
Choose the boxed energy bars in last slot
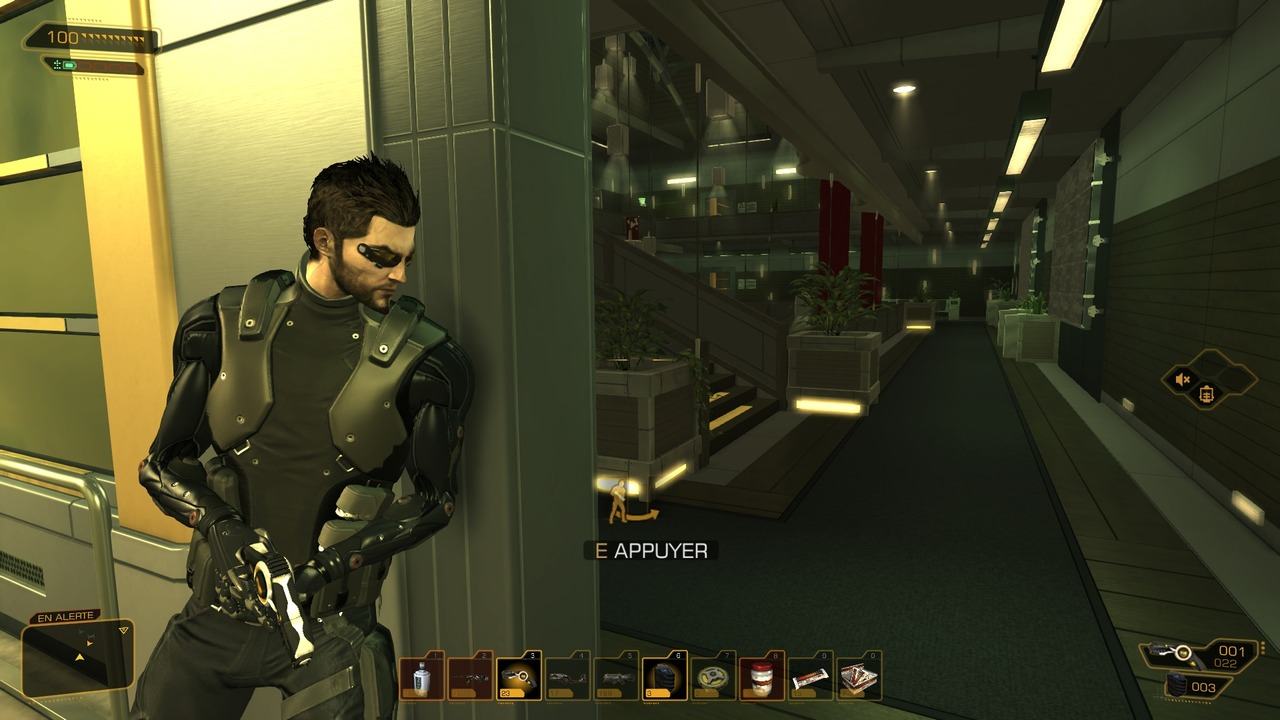point(859,678)
